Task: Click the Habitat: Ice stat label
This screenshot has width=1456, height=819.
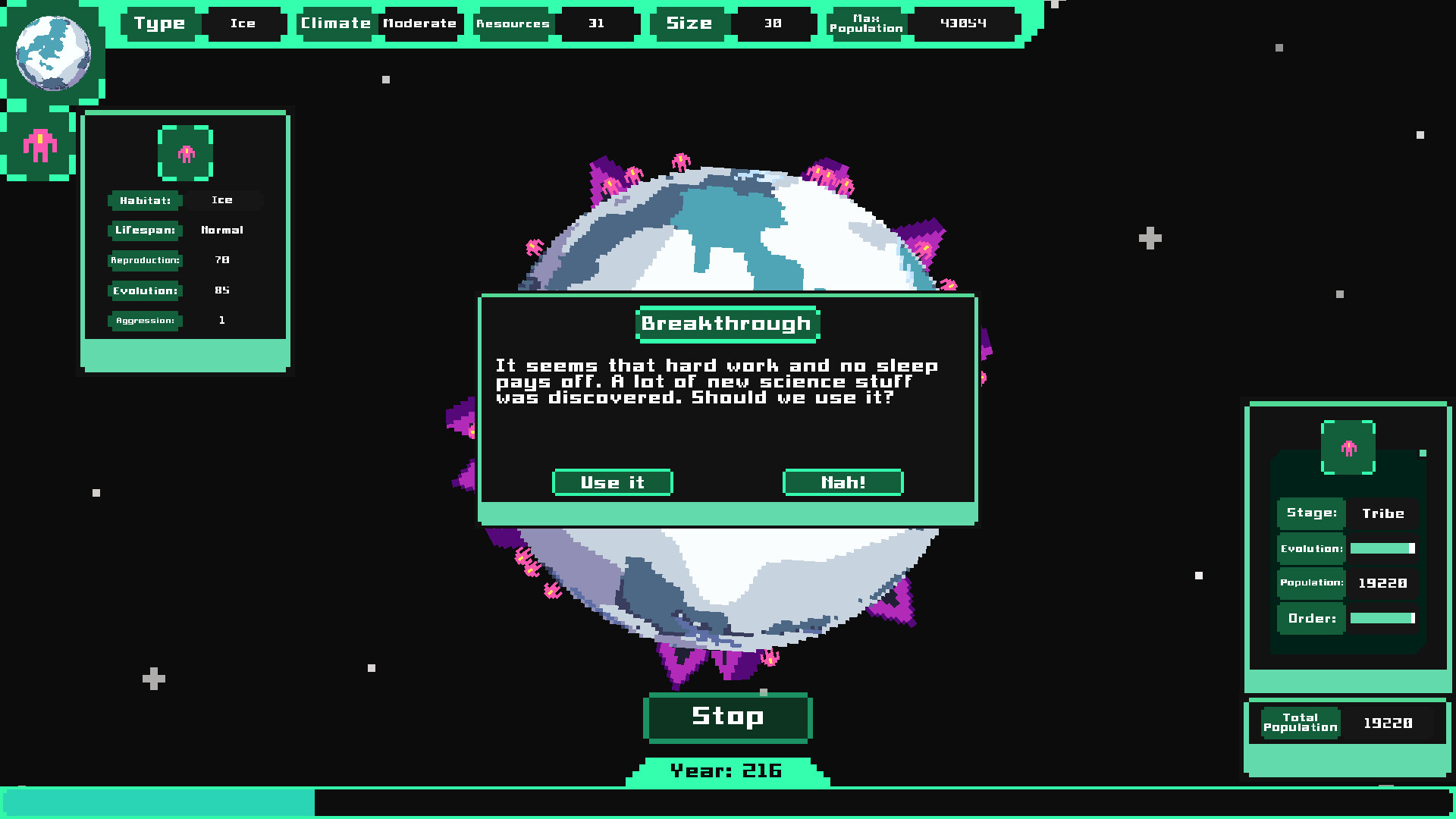Action: tap(146, 200)
